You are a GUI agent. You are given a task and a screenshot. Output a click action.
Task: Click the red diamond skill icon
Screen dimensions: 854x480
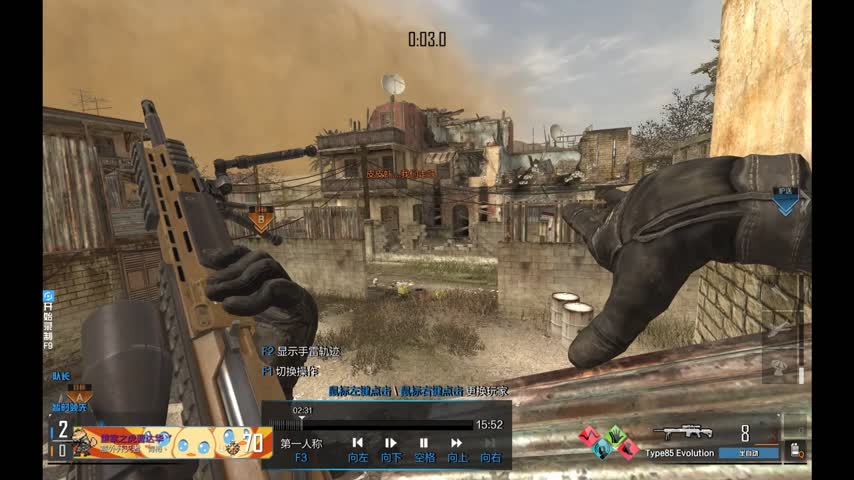(590, 436)
